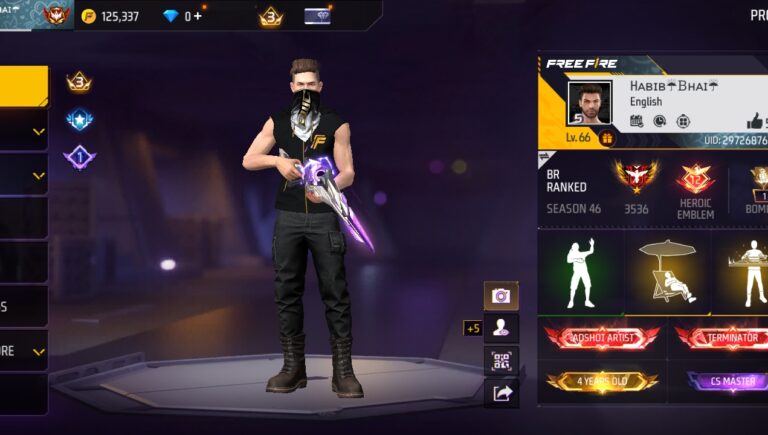Select the Headshot Artist title badge
Viewport: 768px width, 435px height.
(x=602, y=338)
